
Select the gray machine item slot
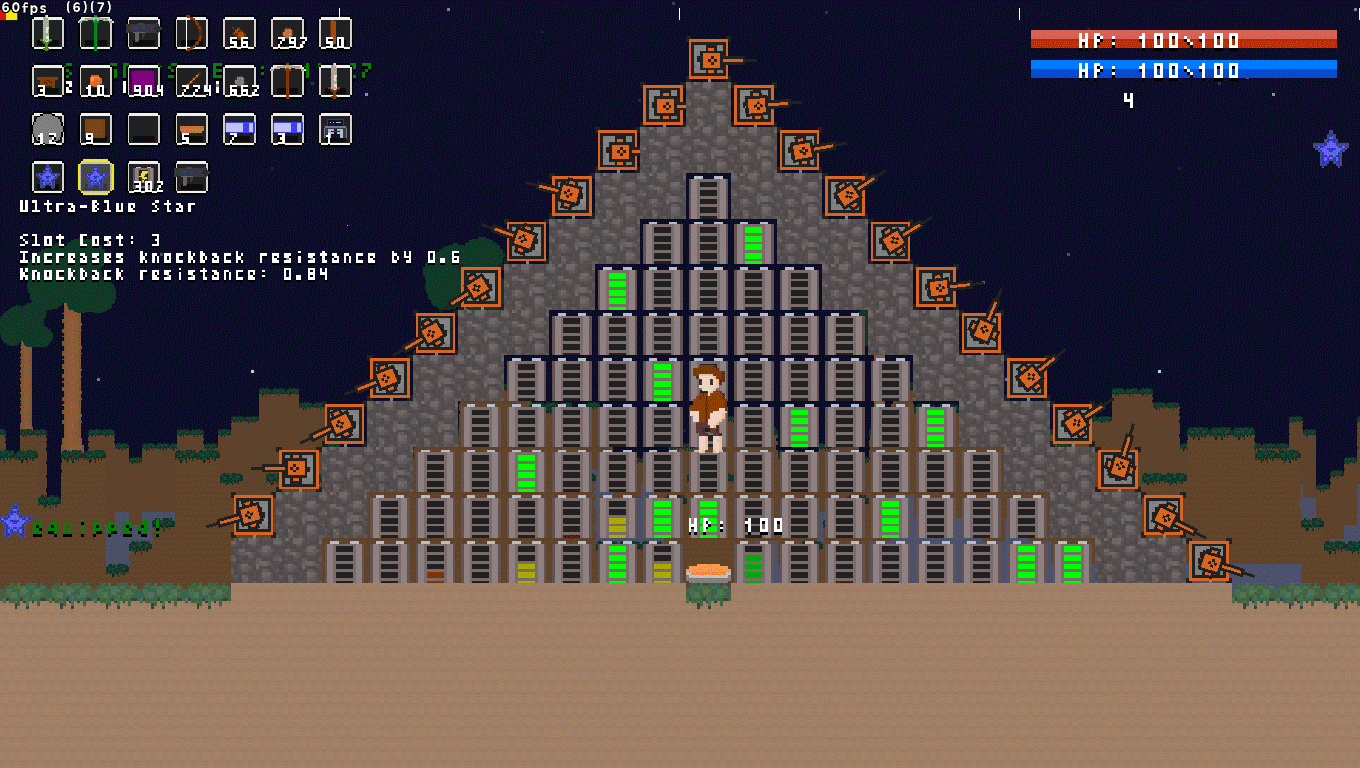click(x=335, y=129)
